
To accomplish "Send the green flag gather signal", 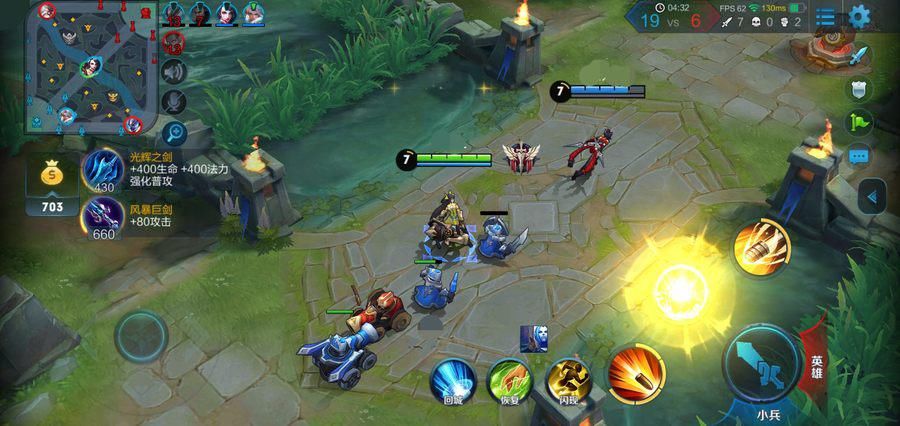I will click(859, 123).
